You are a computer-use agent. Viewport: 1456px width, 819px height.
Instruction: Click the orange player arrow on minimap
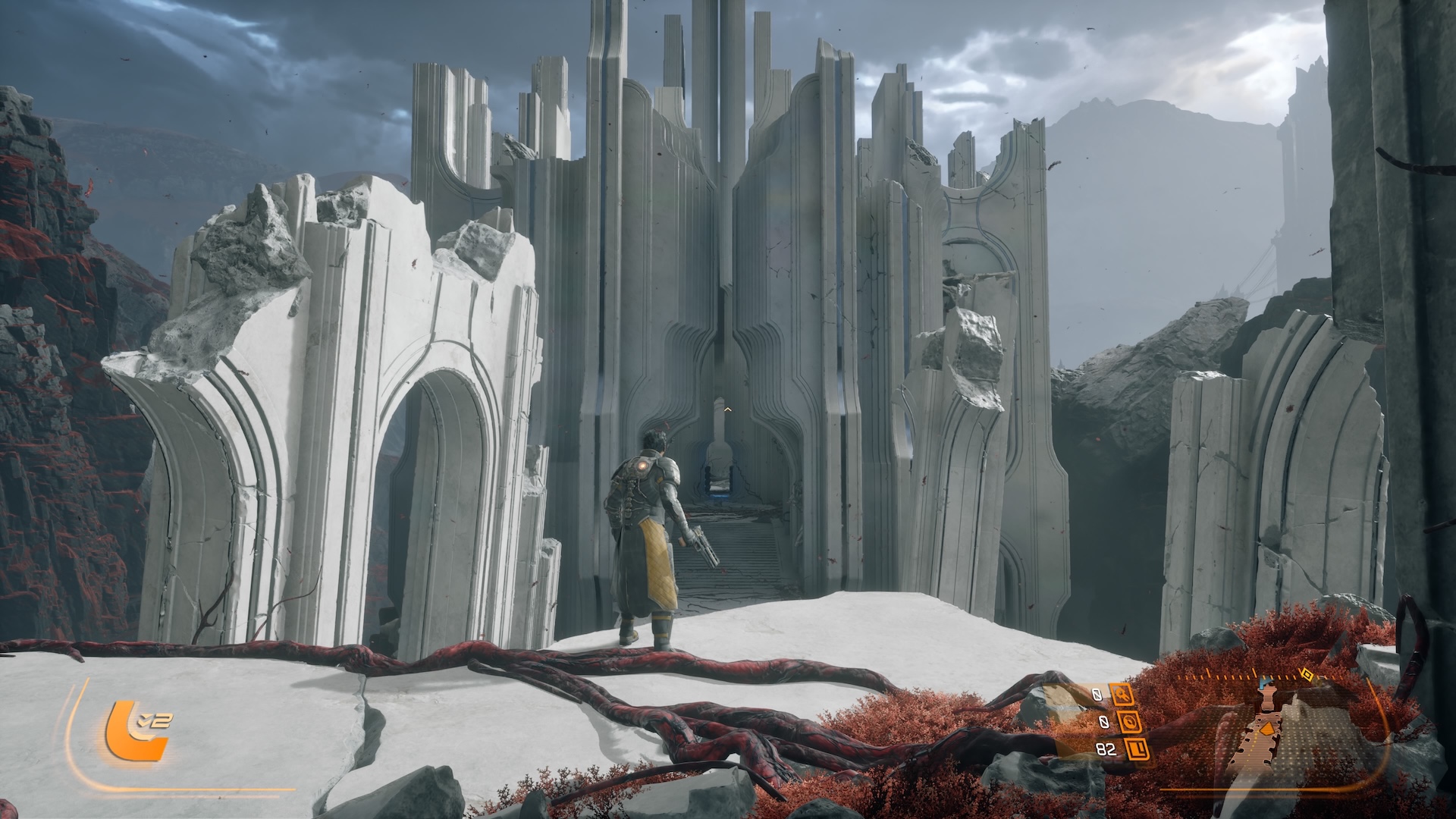point(1266,729)
